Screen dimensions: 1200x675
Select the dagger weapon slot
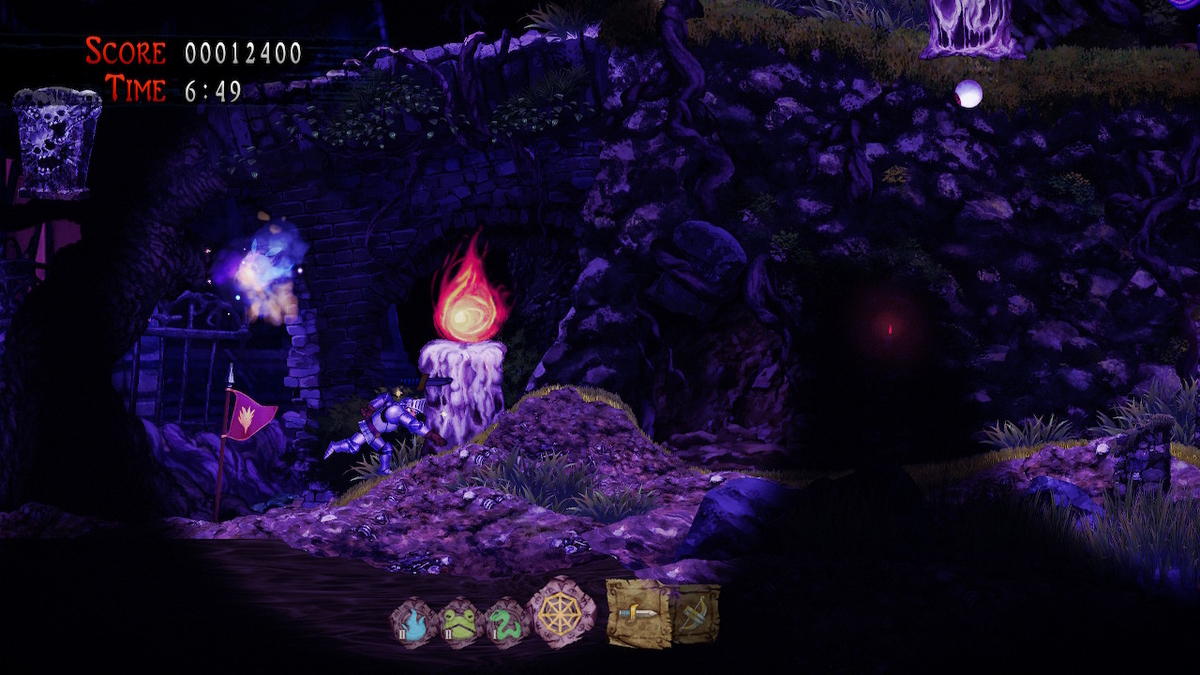638,612
